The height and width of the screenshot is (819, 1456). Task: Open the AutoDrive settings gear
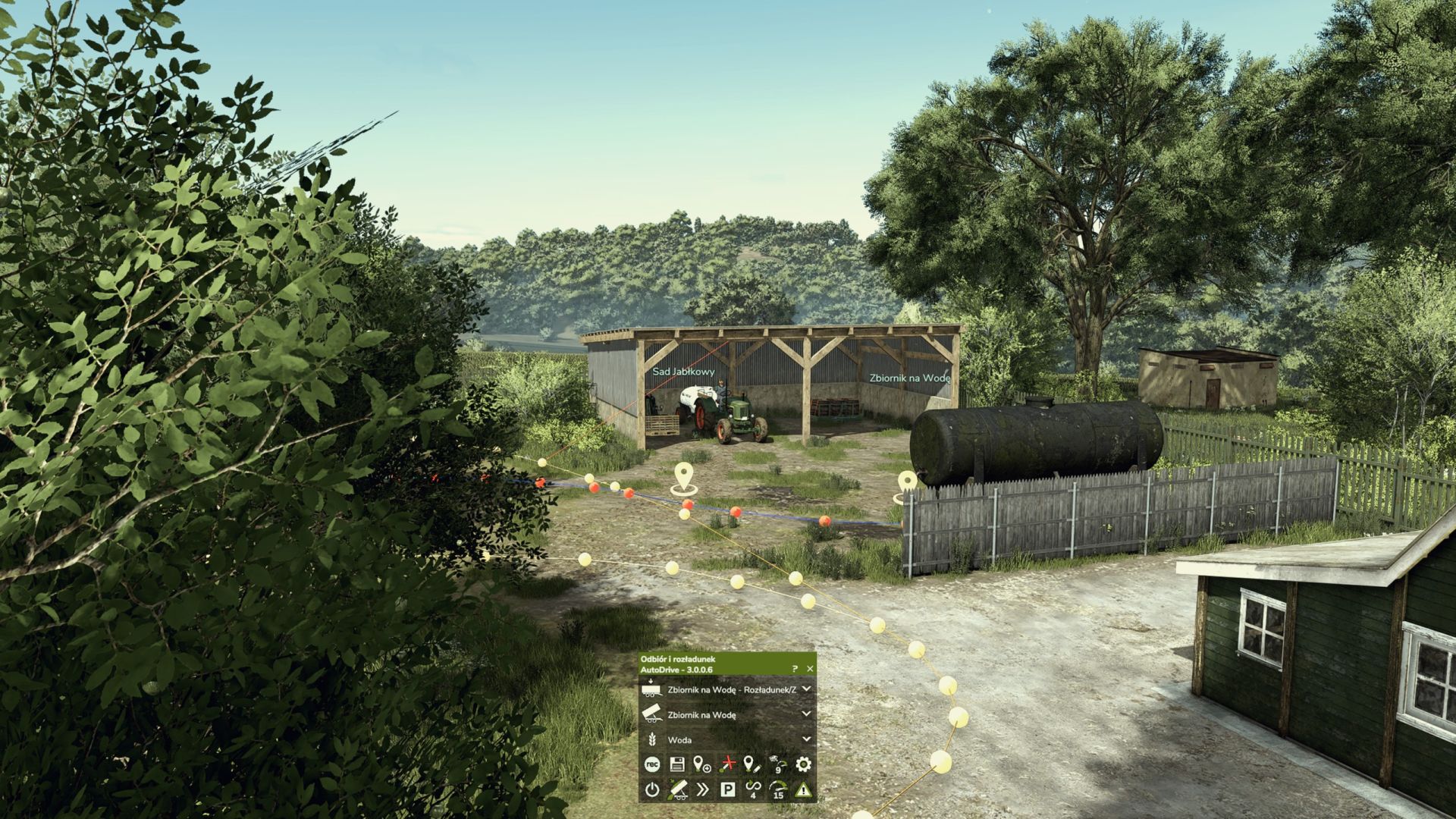pyautogui.click(x=803, y=764)
